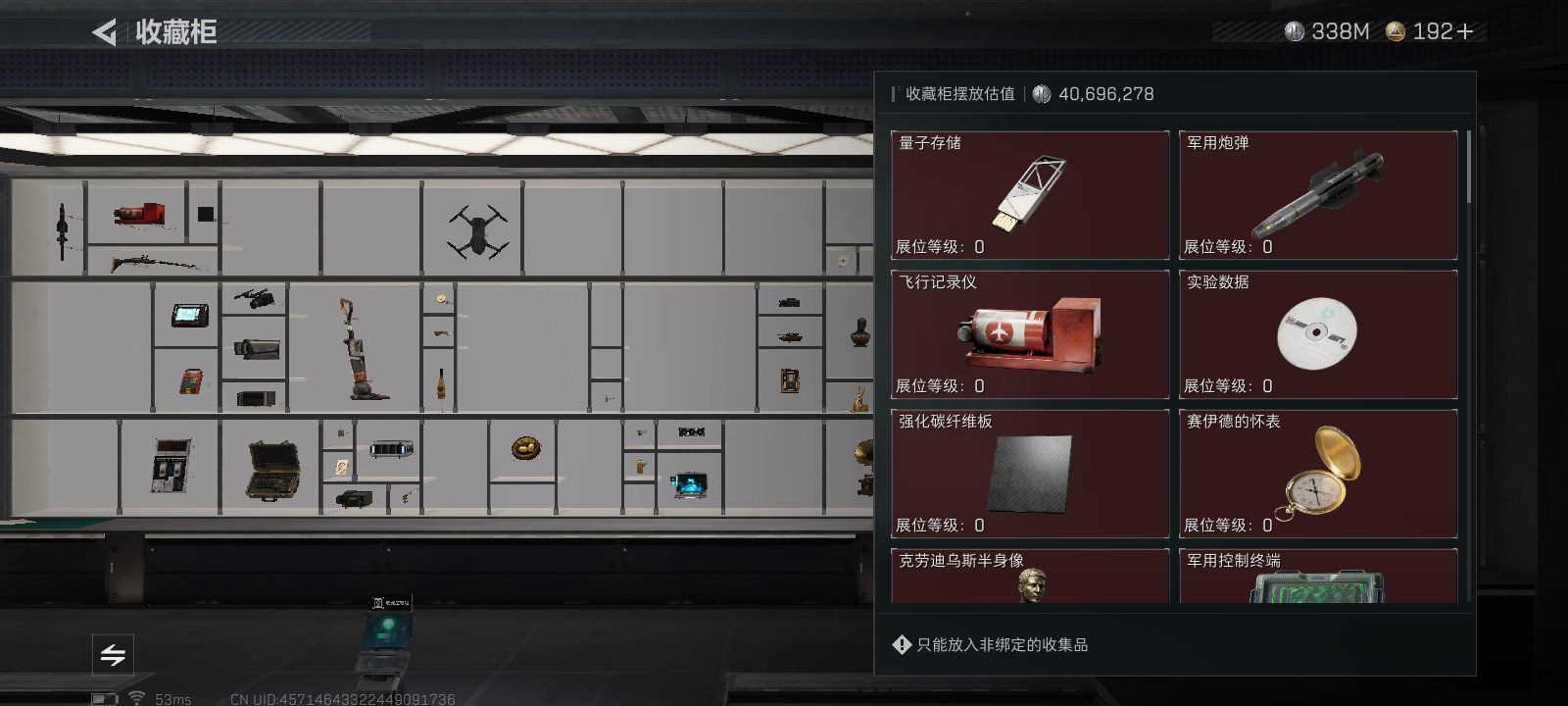
Task: Click the swap arrows icon at bottom left
Action: tap(113, 655)
